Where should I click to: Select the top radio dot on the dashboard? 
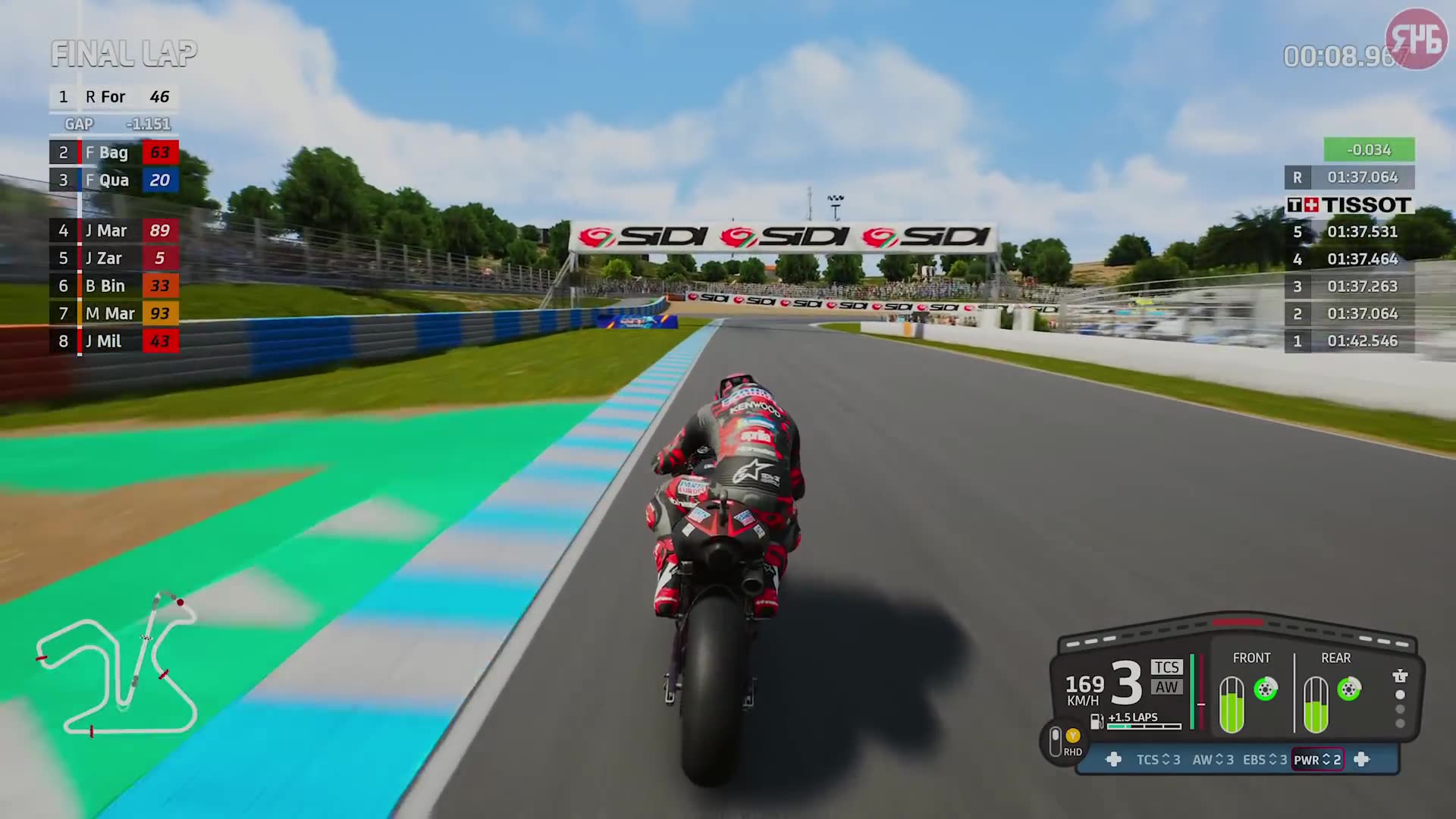[x=1400, y=695]
